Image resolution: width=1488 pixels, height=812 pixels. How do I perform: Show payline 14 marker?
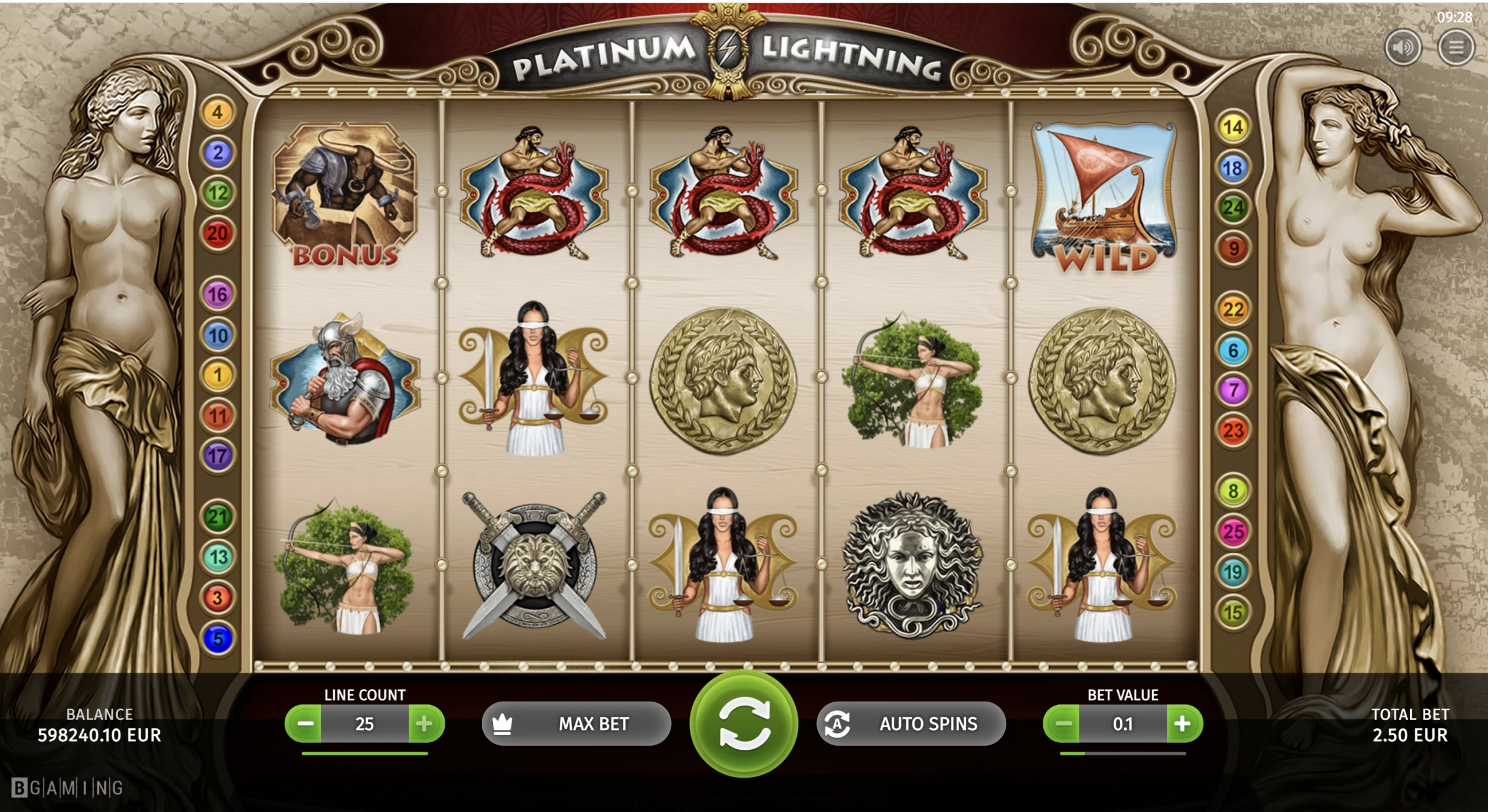pyautogui.click(x=1233, y=127)
